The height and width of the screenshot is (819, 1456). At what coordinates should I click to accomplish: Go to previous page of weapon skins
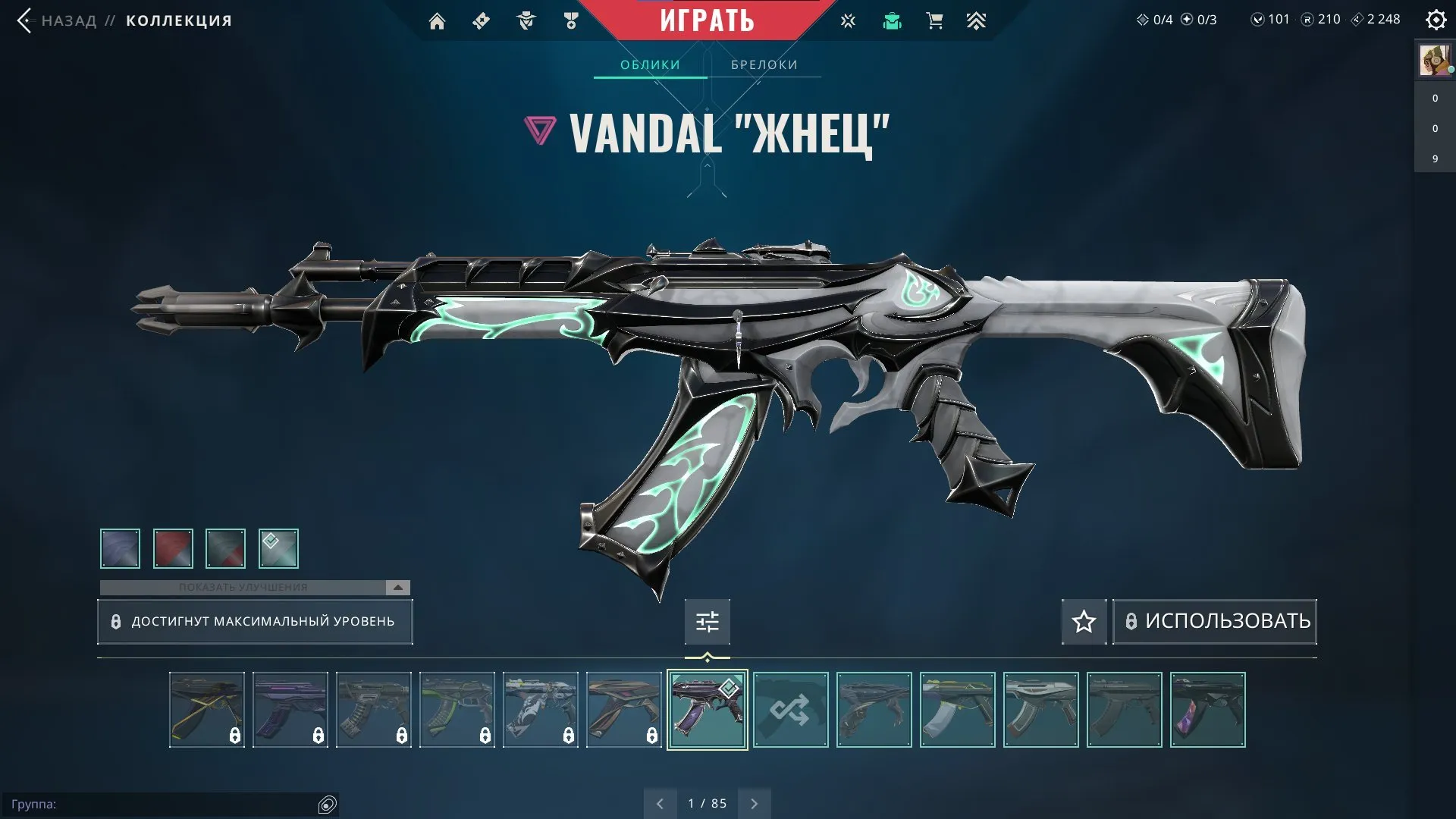pyautogui.click(x=660, y=802)
